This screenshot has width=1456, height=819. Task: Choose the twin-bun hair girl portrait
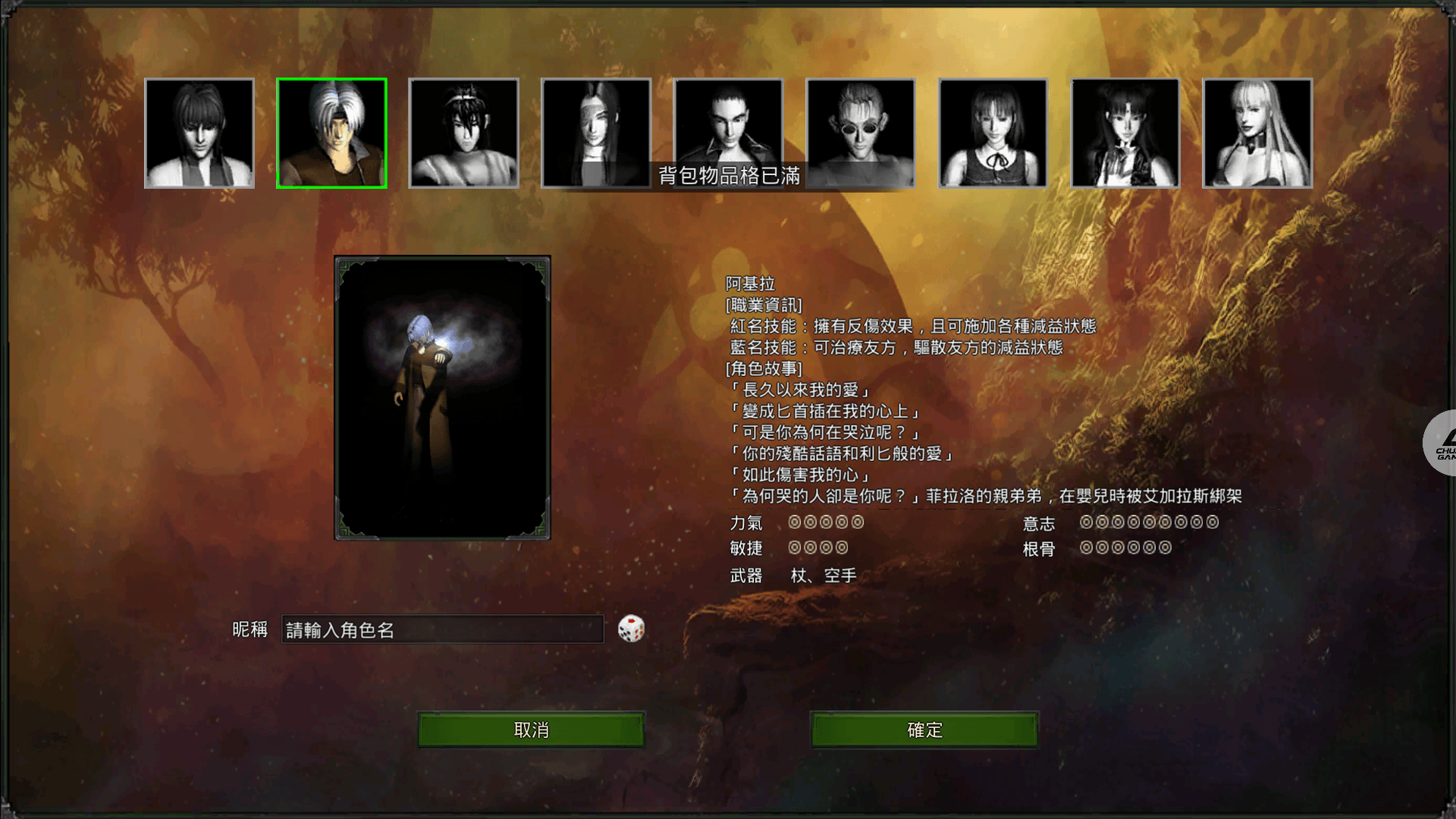click(1125, 133)
